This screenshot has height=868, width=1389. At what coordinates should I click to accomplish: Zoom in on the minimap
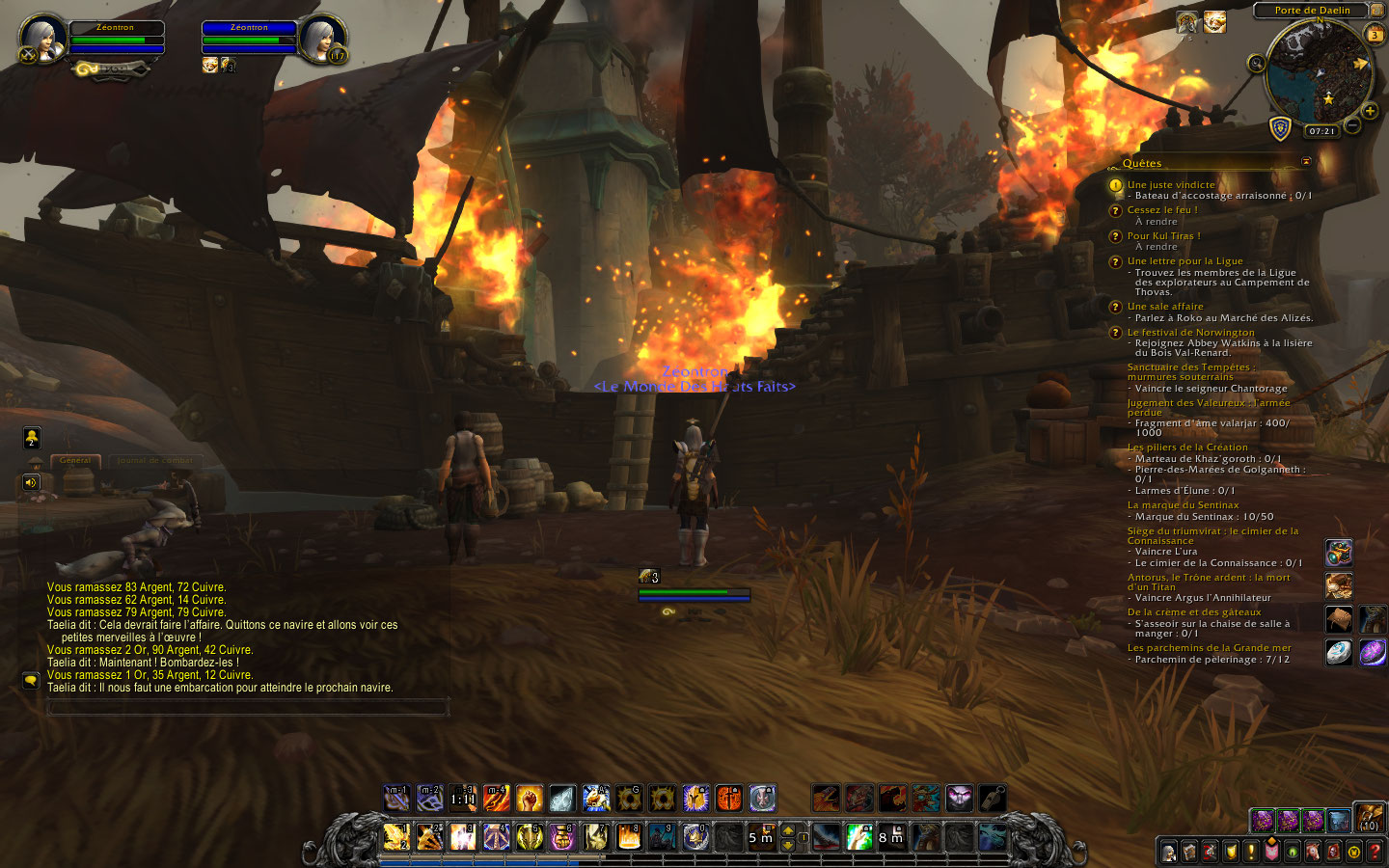1370,111
